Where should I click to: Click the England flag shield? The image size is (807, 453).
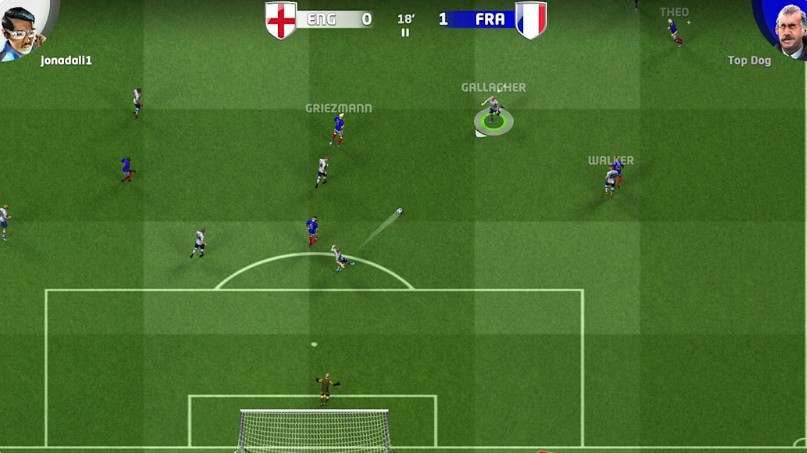coord(281,20)
